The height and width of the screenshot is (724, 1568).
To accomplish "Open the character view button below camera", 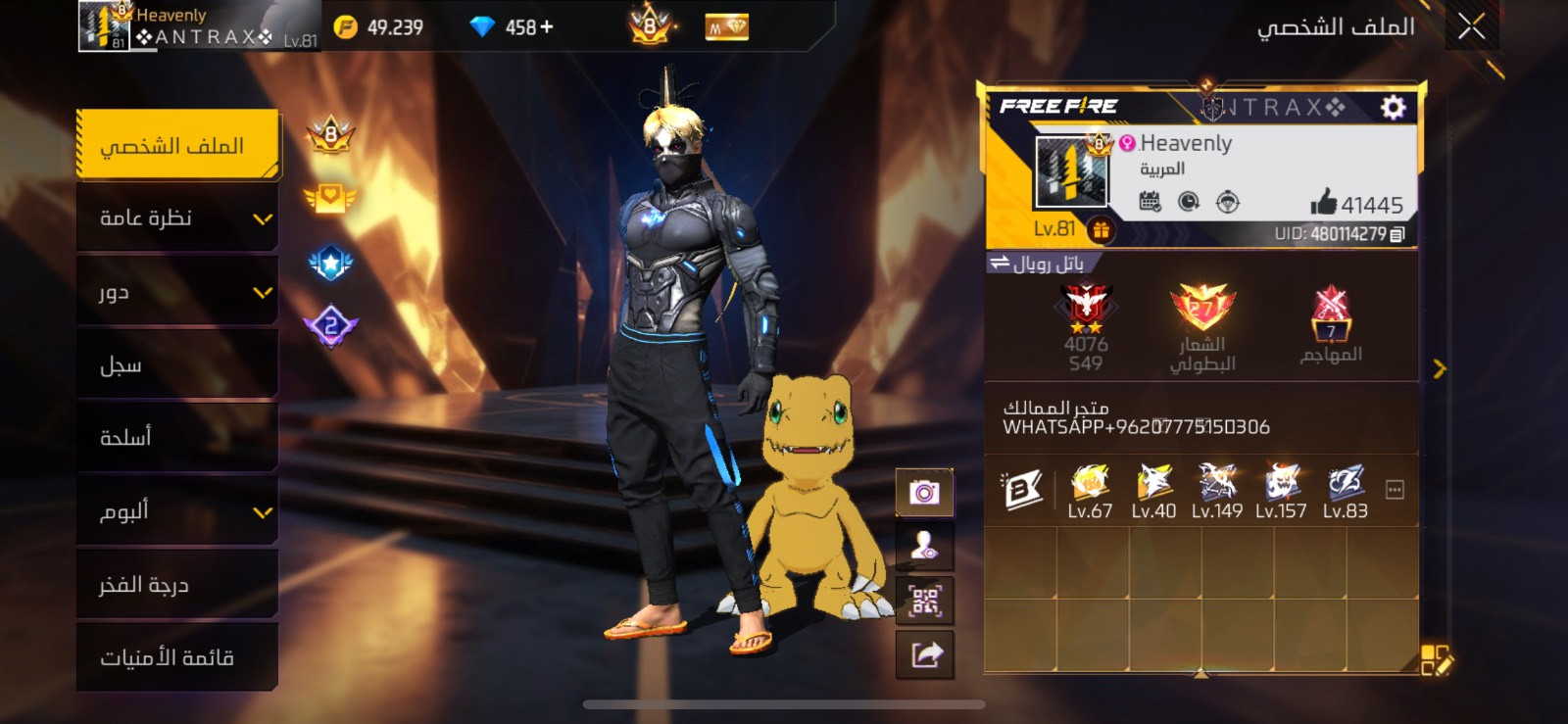I will [924, 547].
